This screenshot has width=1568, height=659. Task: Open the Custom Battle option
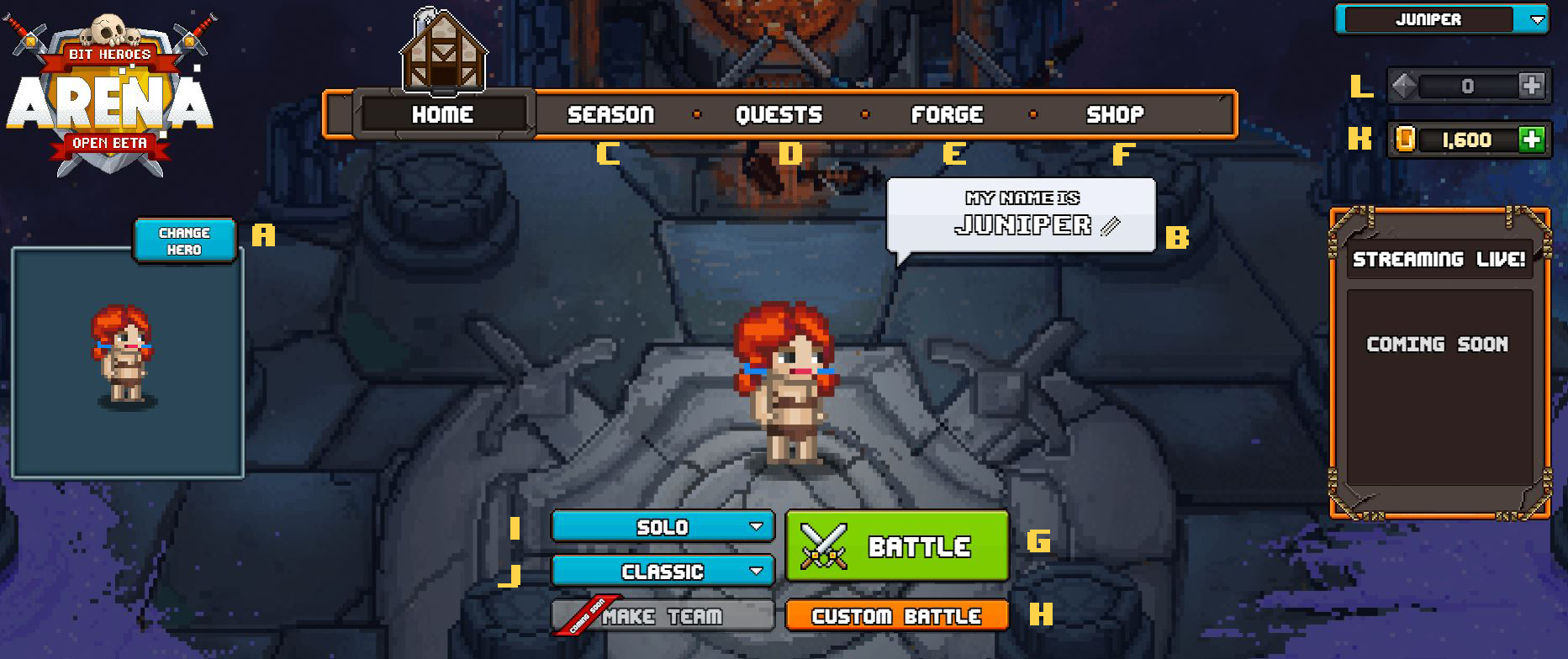897,616
